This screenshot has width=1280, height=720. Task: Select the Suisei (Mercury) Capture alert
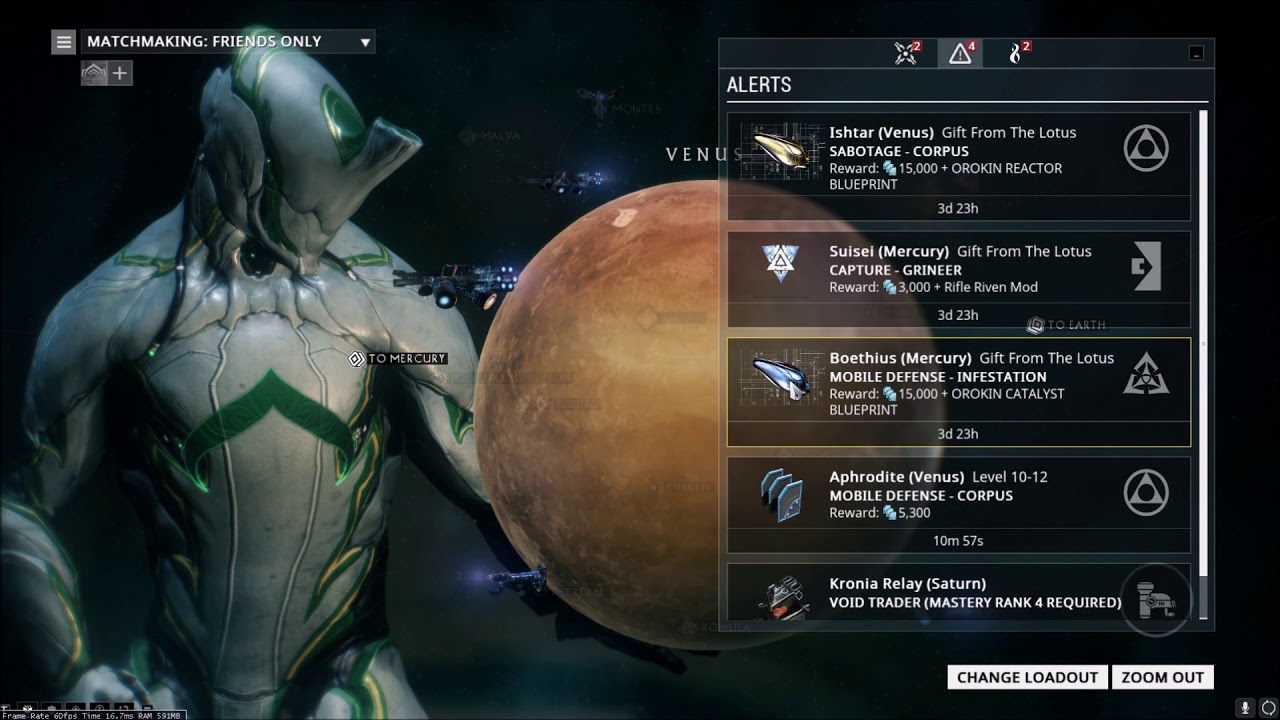958,270
